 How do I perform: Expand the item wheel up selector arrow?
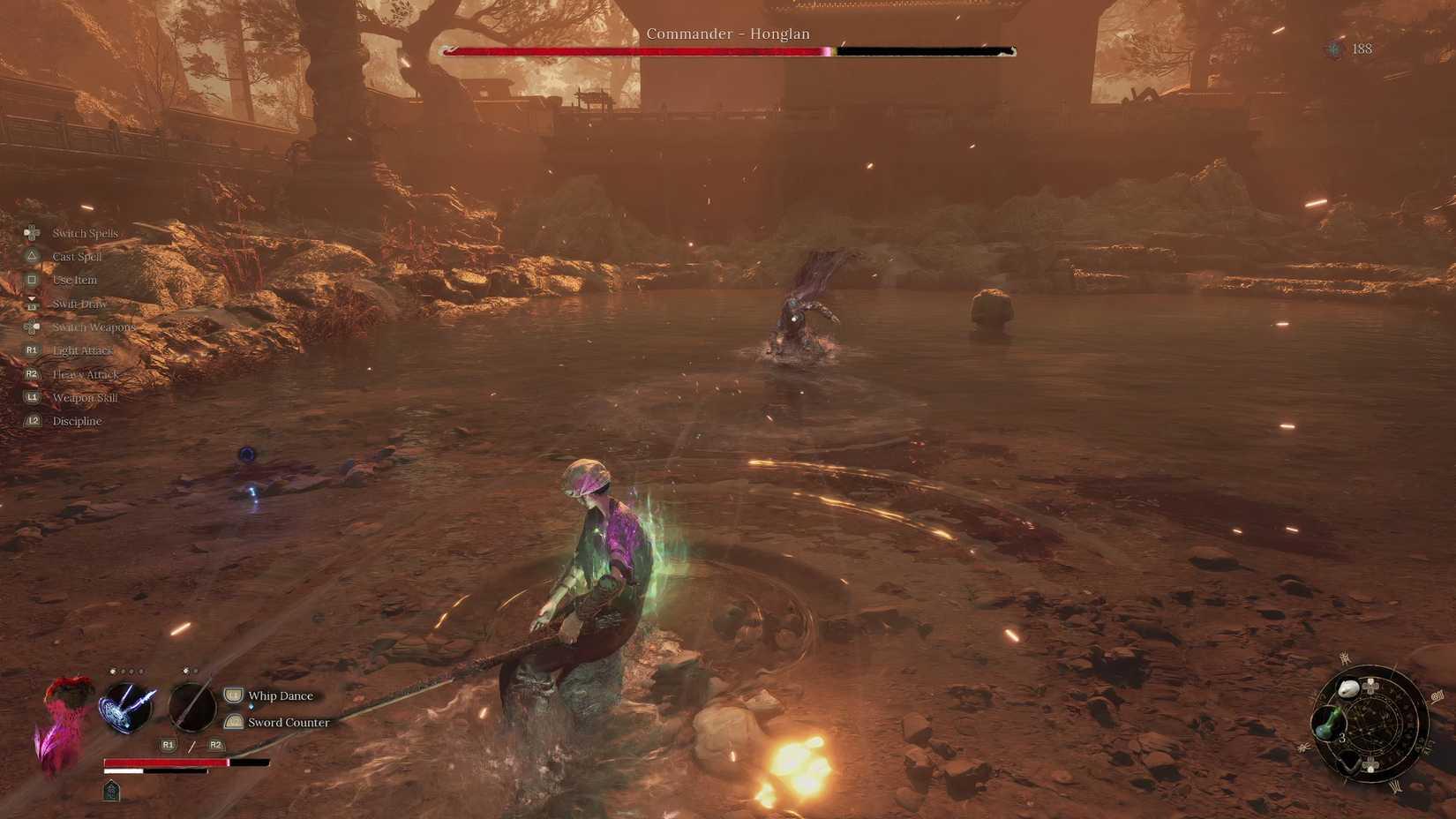[x=1371, y=686]
